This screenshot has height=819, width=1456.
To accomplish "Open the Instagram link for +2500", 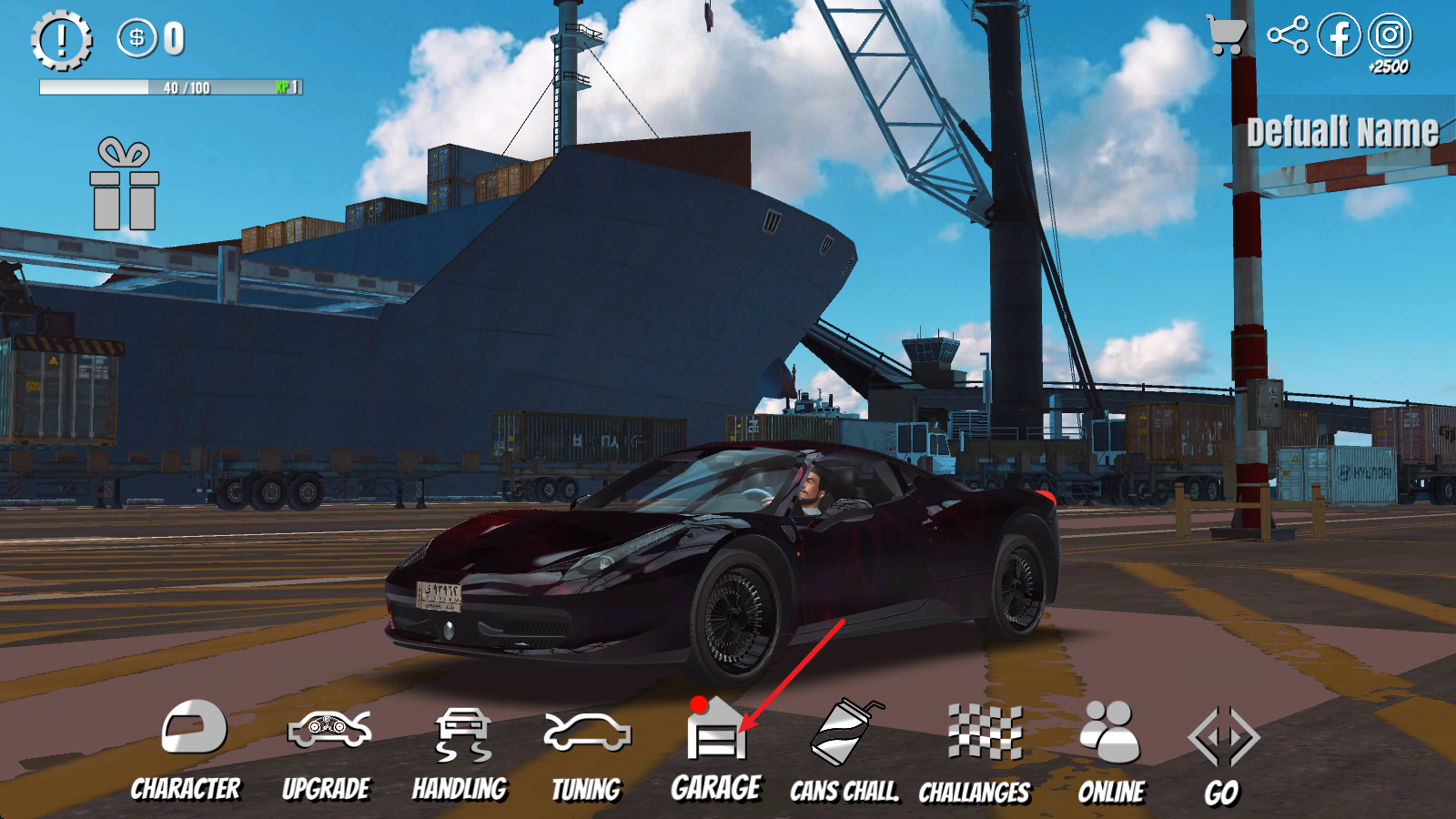I will (x=1390, y=36).
